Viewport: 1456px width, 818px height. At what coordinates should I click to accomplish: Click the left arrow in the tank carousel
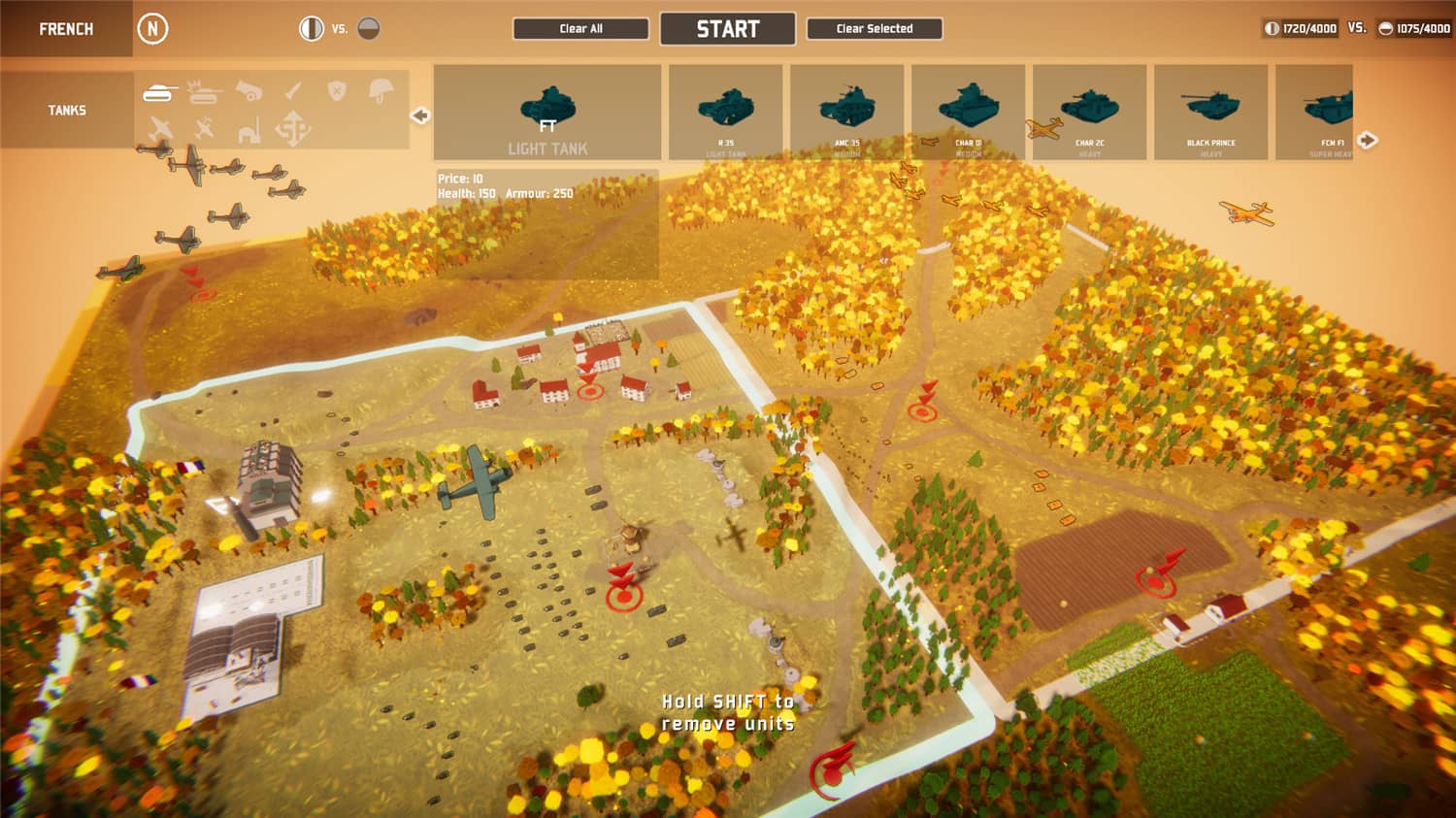point(418,115)
